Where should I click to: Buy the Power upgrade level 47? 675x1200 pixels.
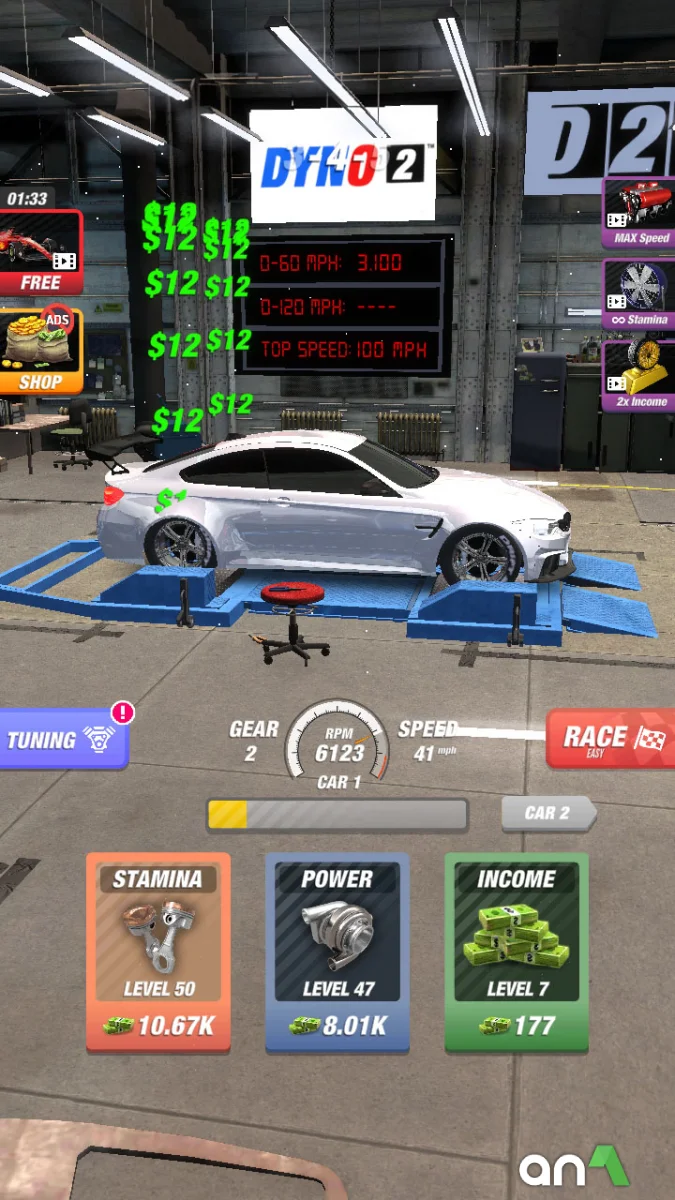(x=337, y=950)
